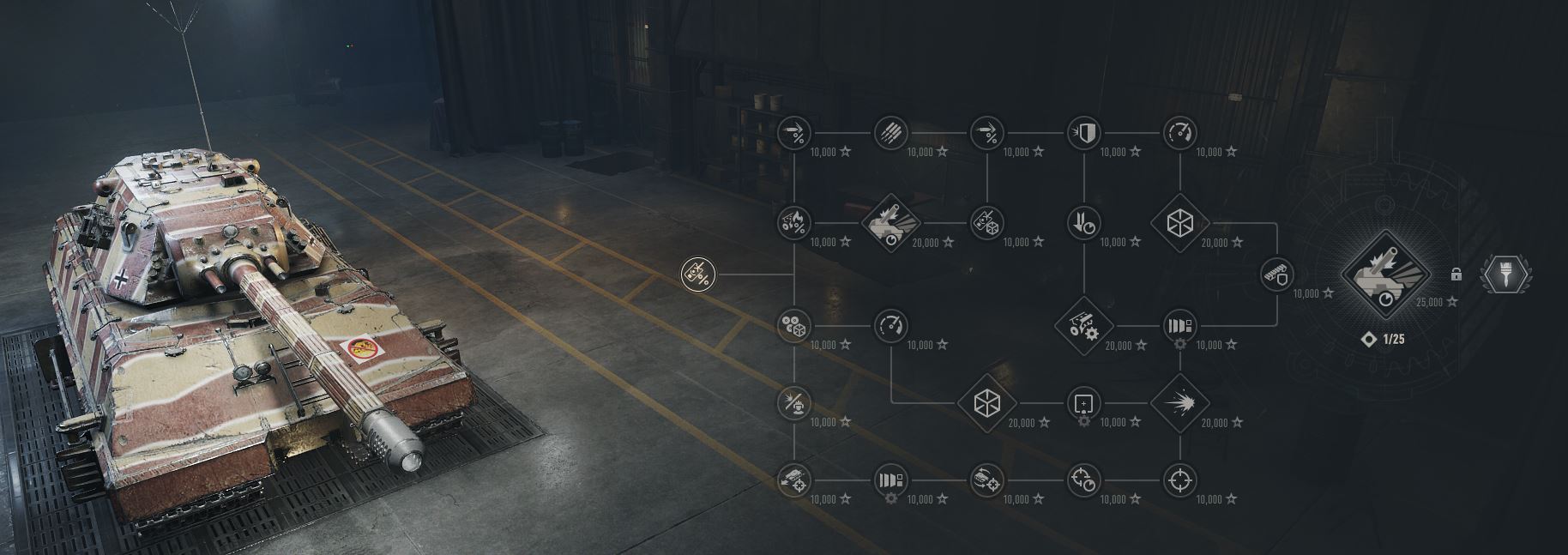Choose the track with shield node
Screen dimensions: 1568x555
[x=1277, y=274]
